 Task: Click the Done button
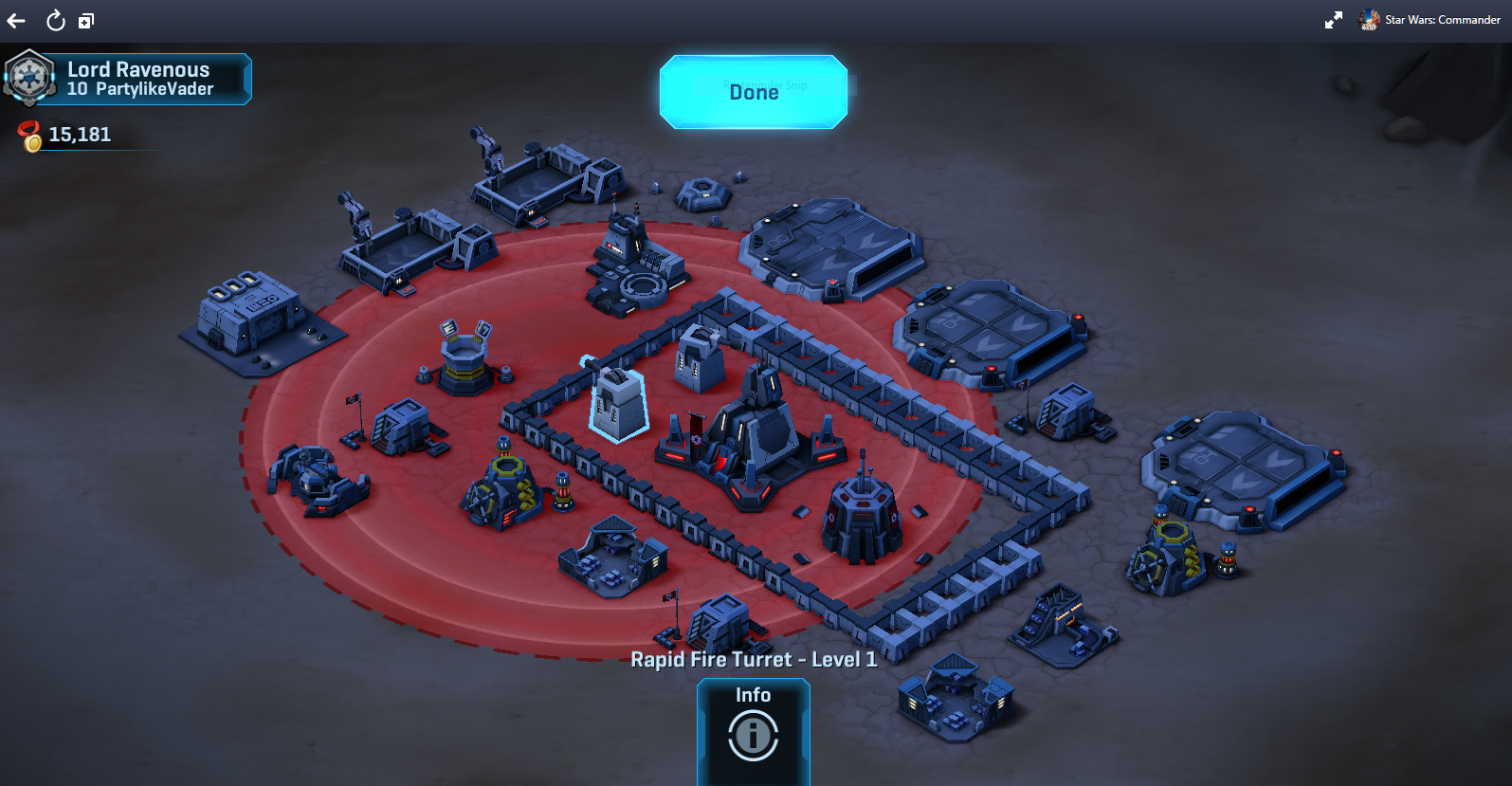[754, 92]
